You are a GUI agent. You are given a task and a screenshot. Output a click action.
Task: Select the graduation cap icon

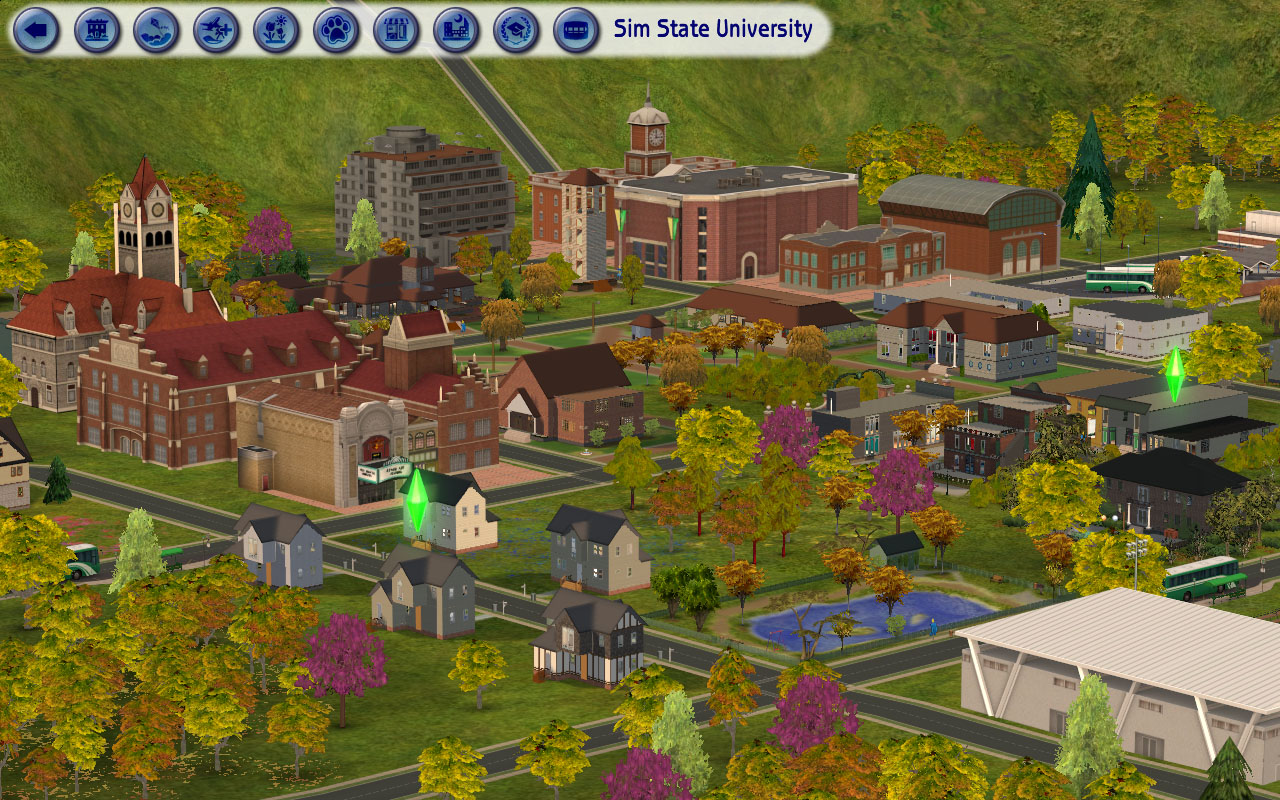[x=517, y=30]
